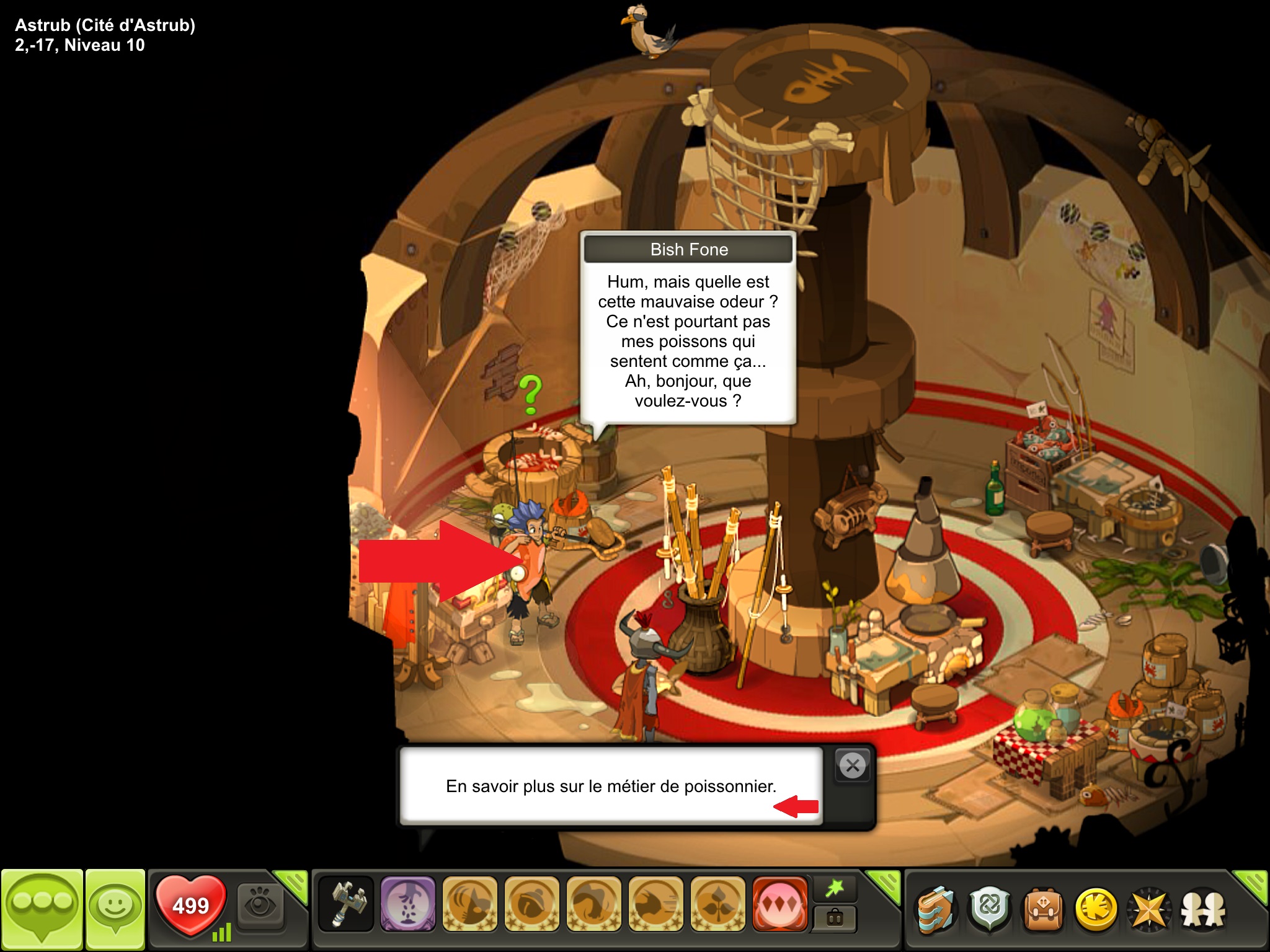This screenshot has width=1270, height=952.
Task: Open the chat speech bubble button
Action: (42, 909)
